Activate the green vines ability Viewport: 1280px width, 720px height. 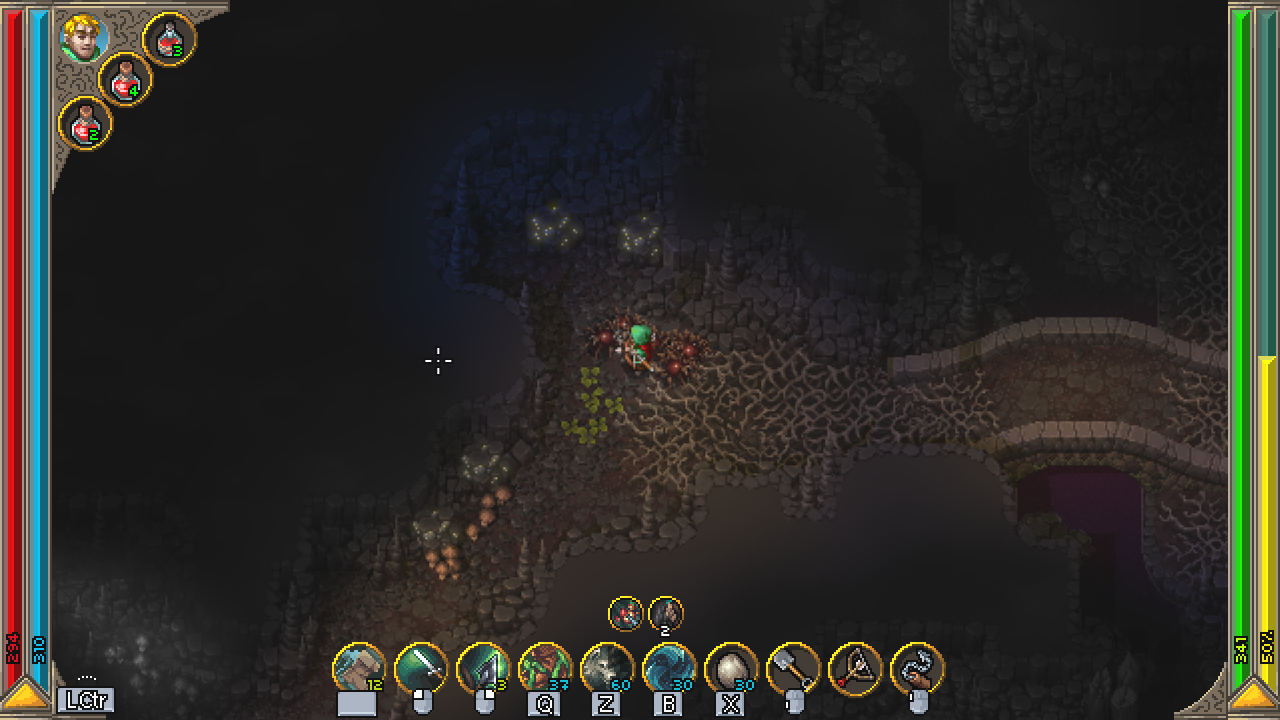545,668
